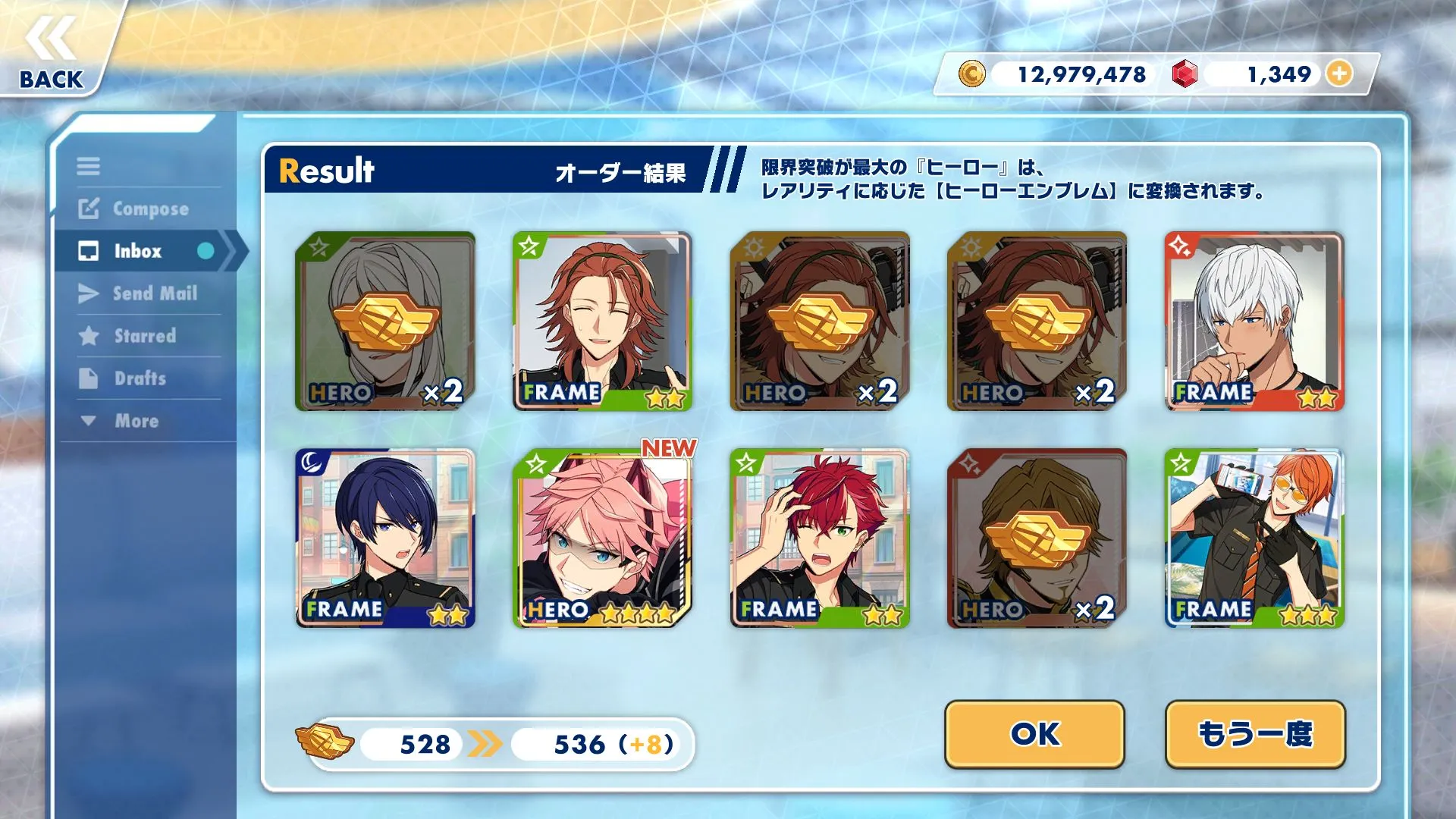The height and width of the screenshot is (819, 1456).
Task: Select the Inbox menu entry
Action: click(x=138, y=251)
